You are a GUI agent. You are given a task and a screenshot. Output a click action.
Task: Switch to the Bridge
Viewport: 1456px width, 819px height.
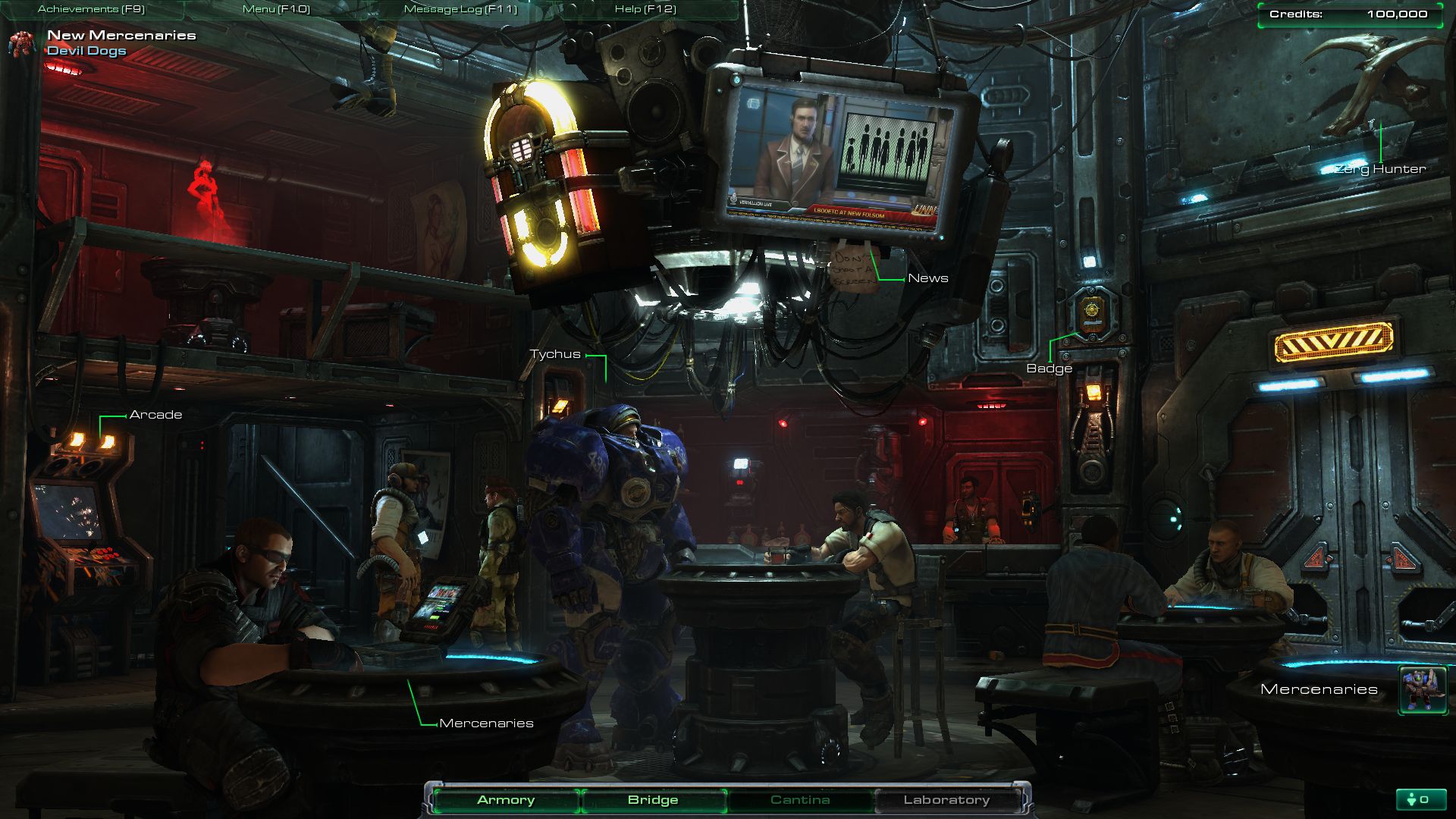pyautogui.click(x=653, y=800)
